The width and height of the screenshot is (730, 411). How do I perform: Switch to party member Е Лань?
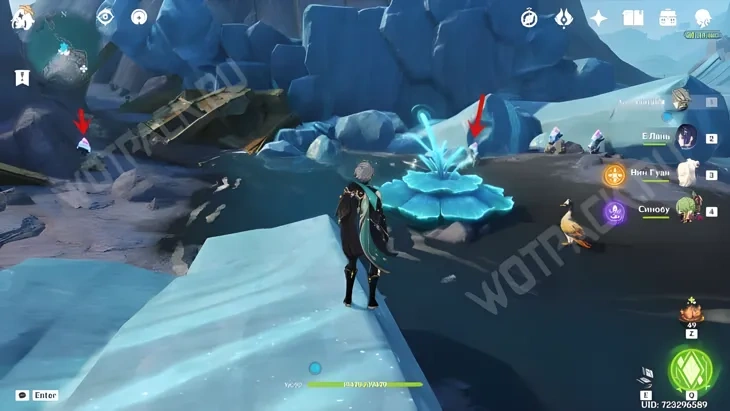(x=687, y=137)
